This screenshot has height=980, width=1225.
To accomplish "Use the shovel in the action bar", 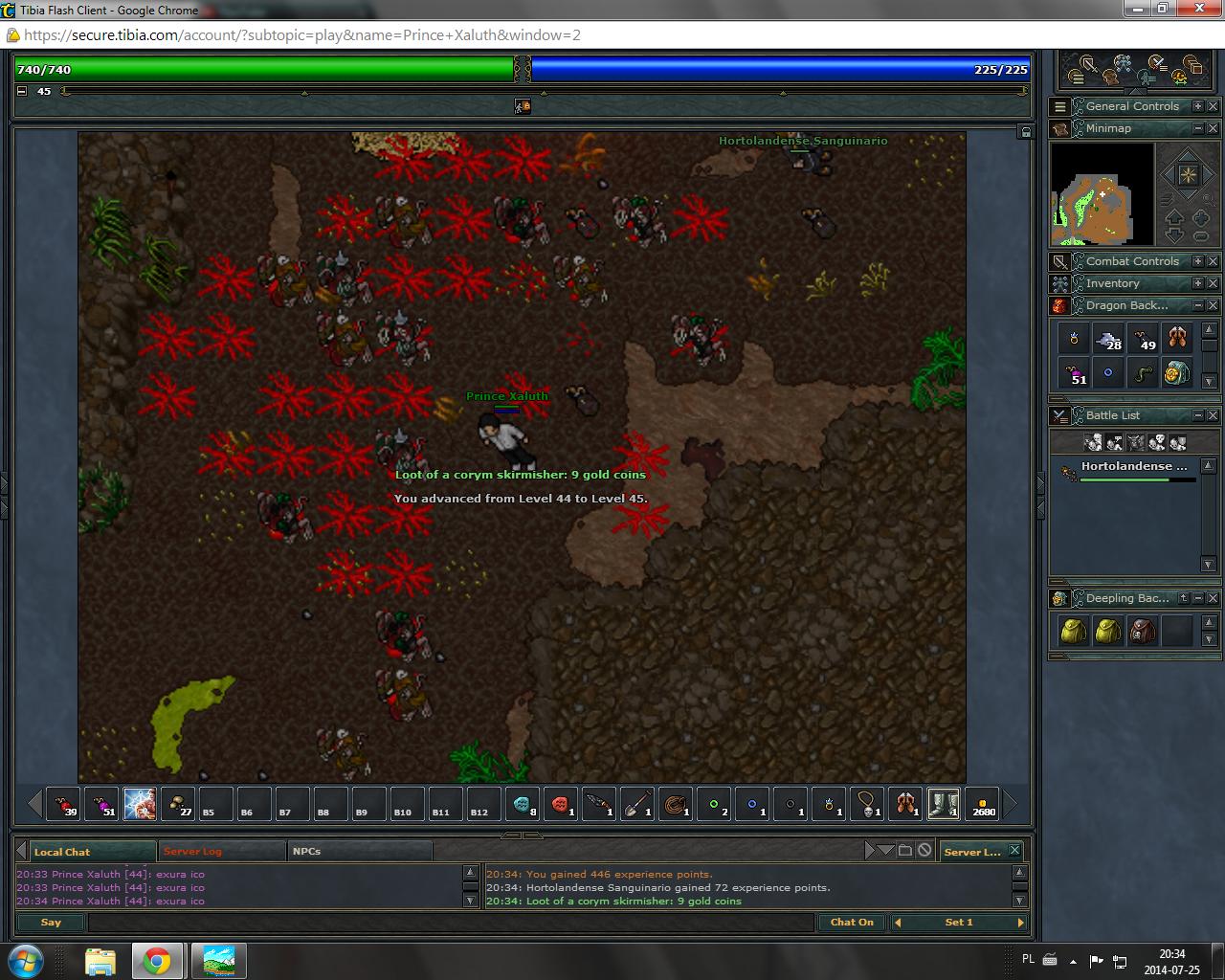I will pos(637,804).
